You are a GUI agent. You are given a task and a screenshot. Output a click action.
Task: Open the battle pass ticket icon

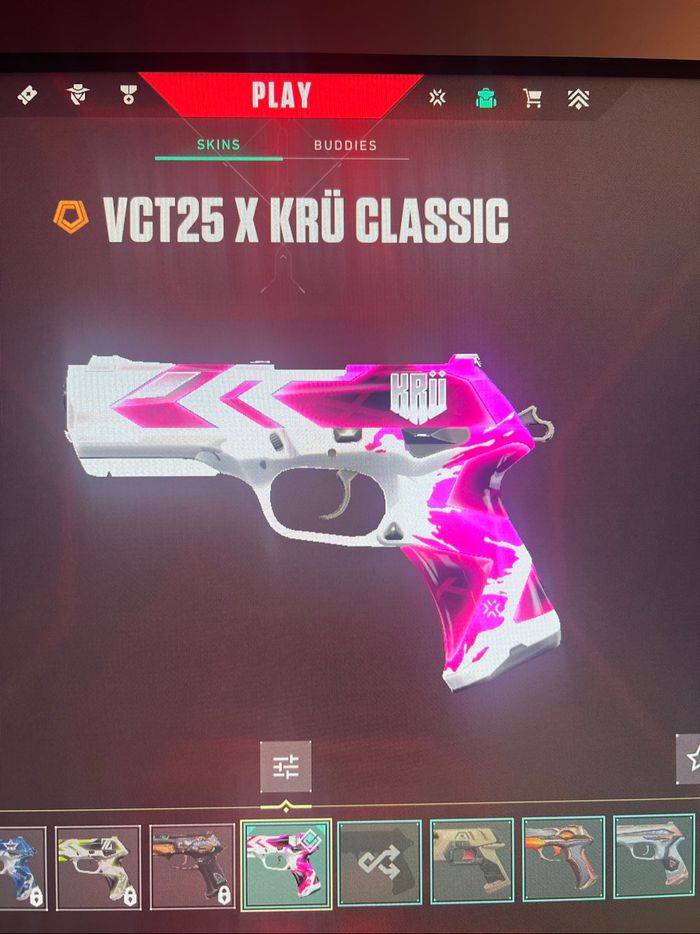pyautogui.click(x=27, y=95)
